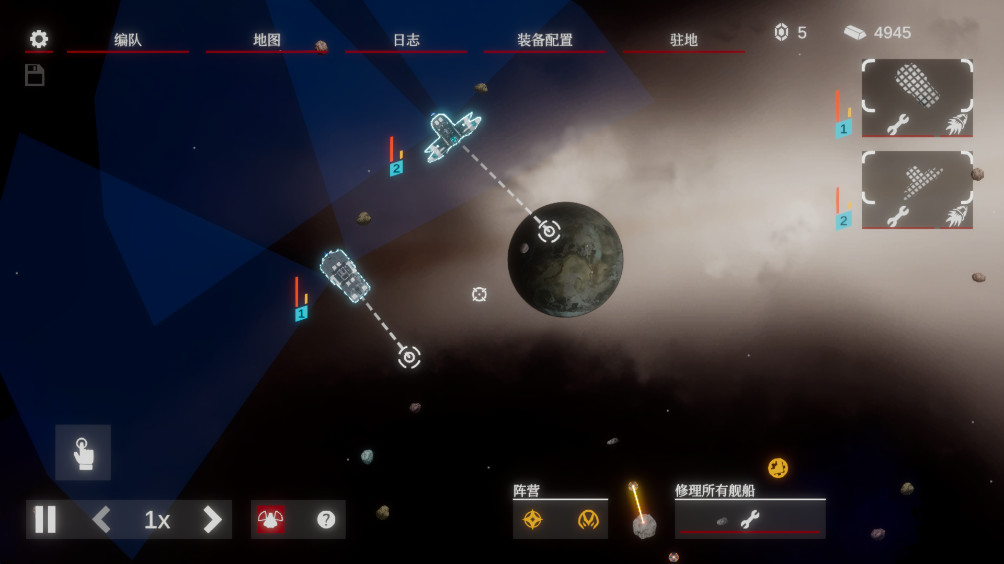Show the 日志 log tab

(x=405, y=40)
